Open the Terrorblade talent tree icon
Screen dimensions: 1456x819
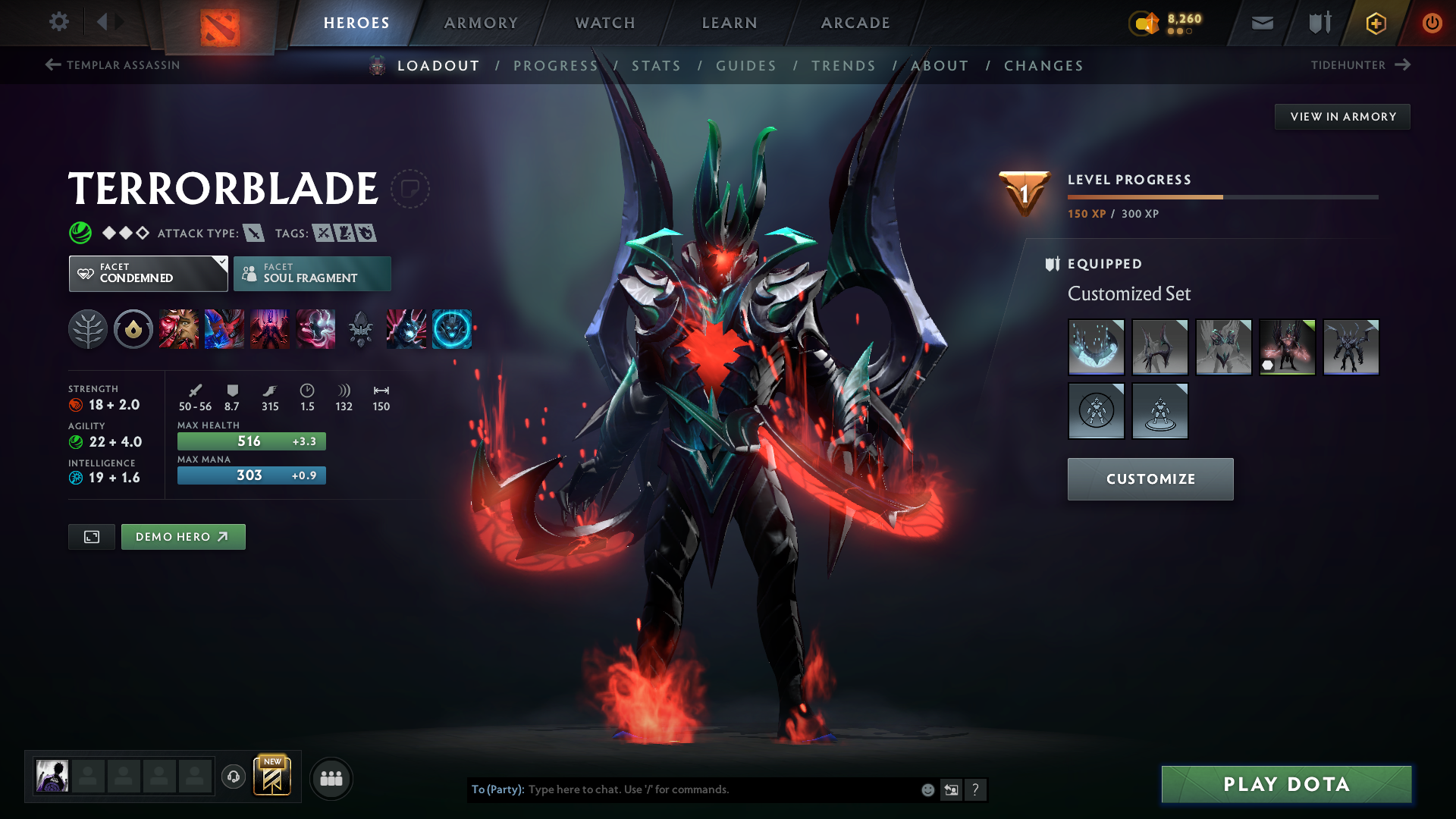point(87,329)
